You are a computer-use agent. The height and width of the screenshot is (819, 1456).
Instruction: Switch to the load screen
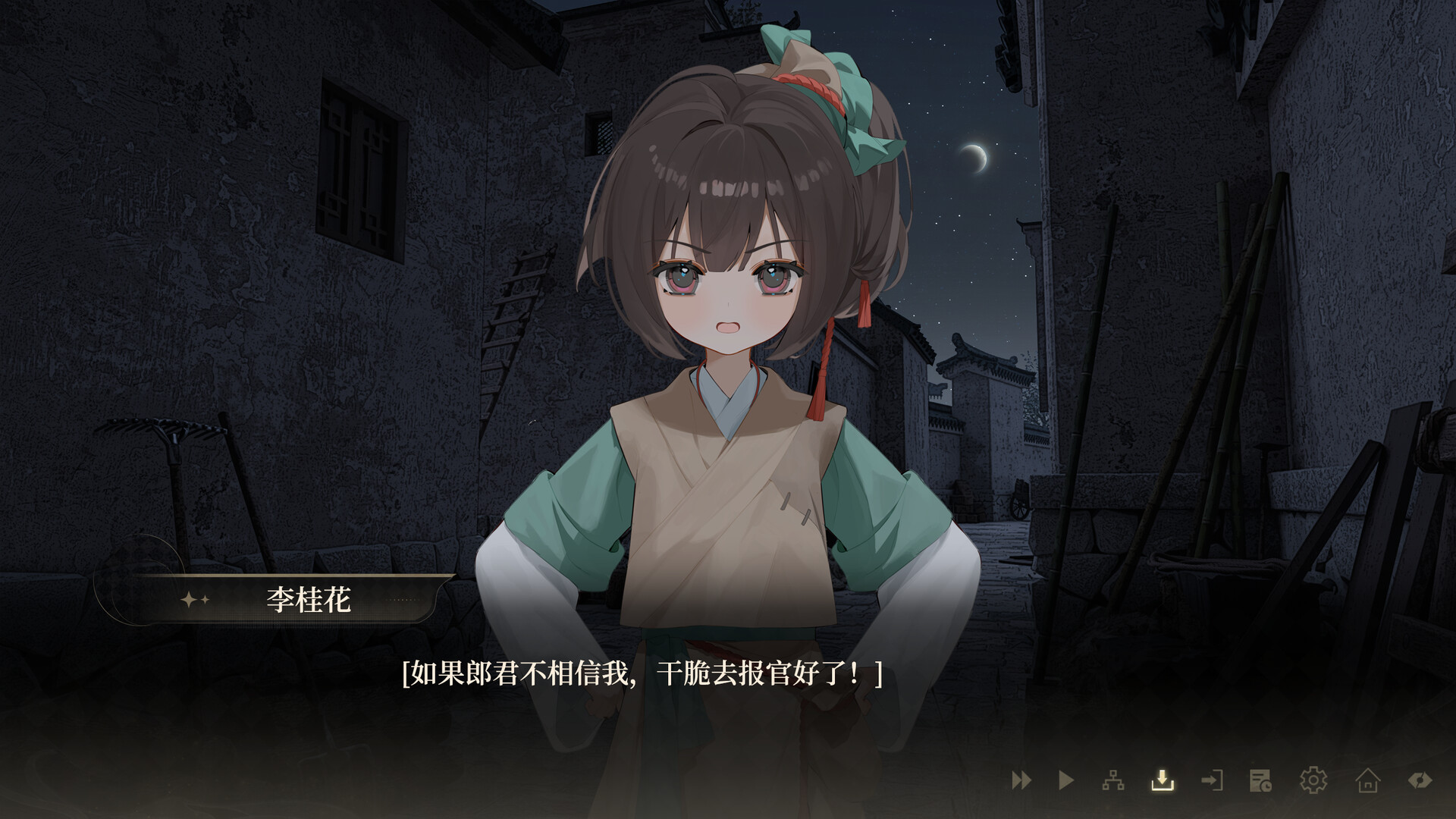pyautogui.click(x=1212, y=781)
